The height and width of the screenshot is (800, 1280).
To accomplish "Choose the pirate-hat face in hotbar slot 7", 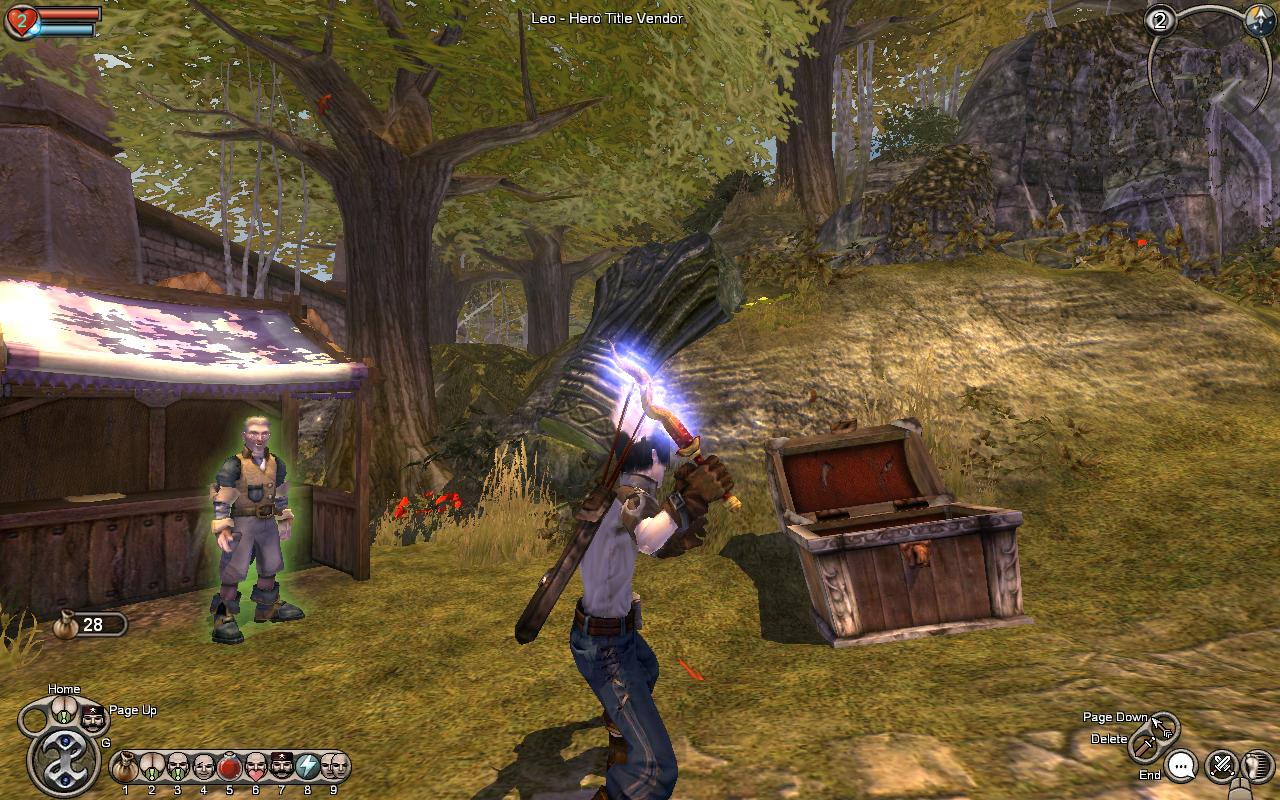I will point(282,768).
